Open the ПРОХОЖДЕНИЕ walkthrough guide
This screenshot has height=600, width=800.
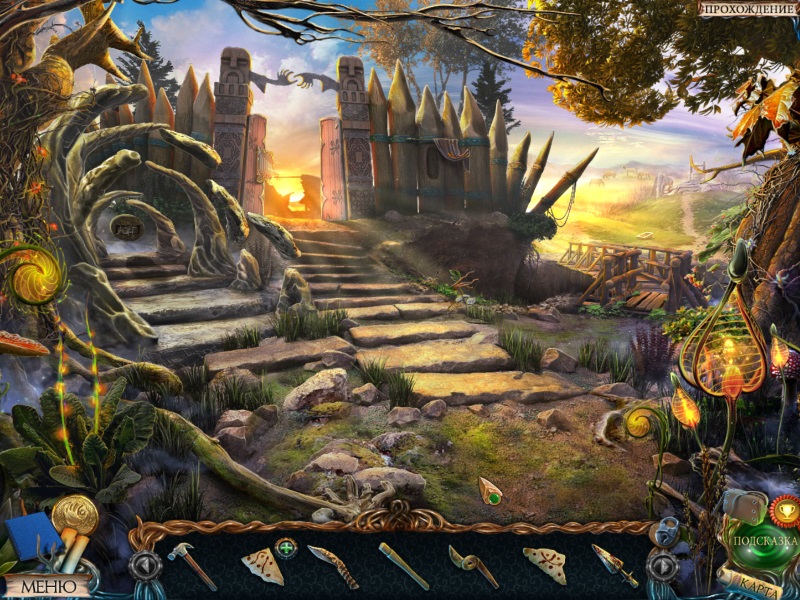[747, 10]
